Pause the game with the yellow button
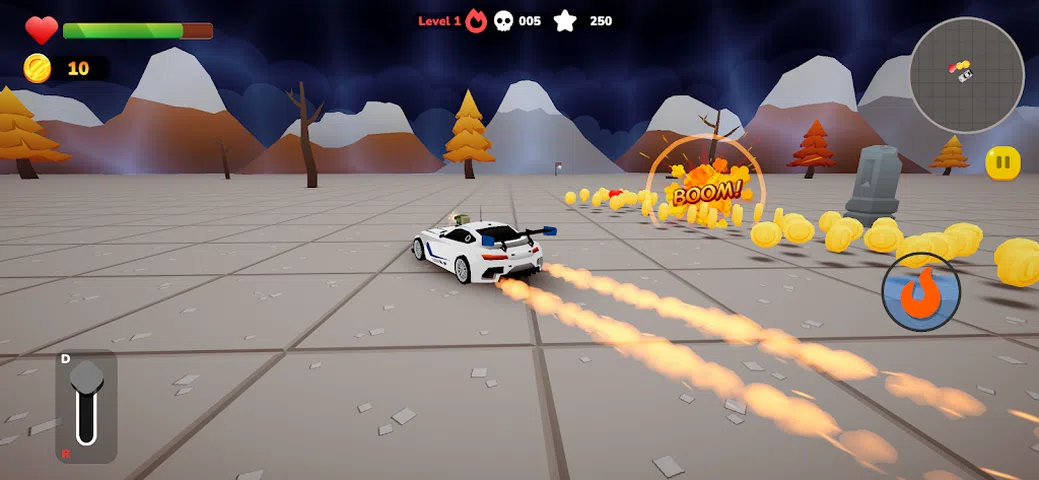The width and height of the screenshot is (1039, 480). [x=1003, y=163]
